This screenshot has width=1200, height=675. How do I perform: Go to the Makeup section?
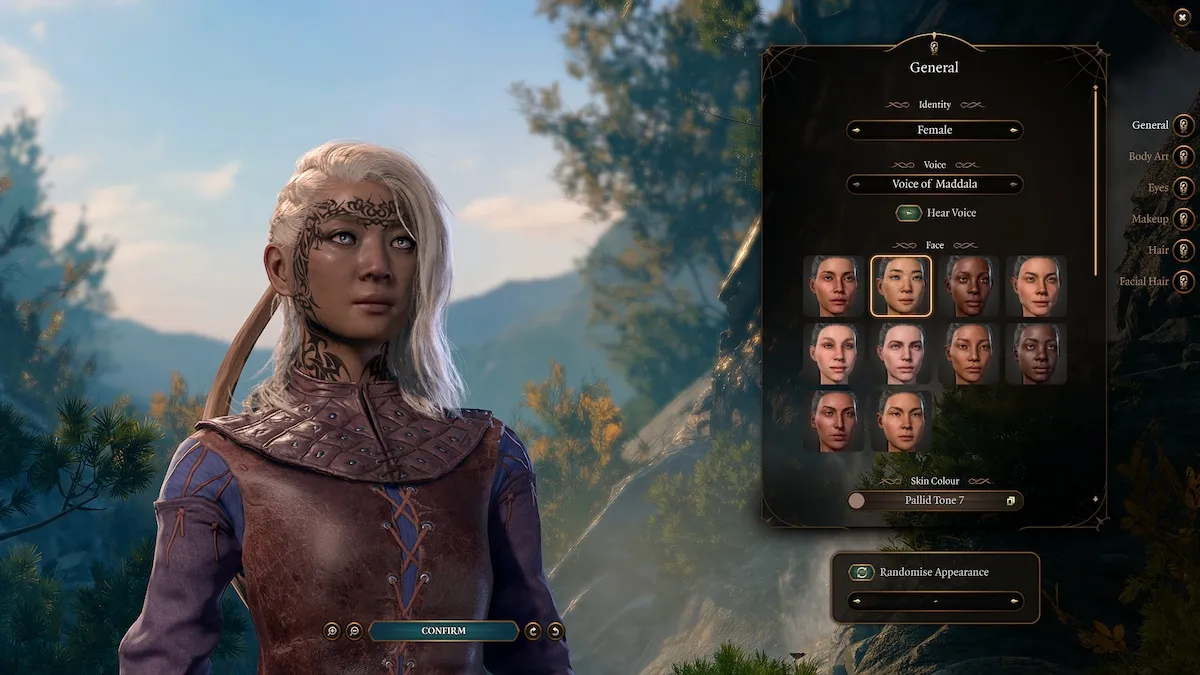click(1184, 219)
